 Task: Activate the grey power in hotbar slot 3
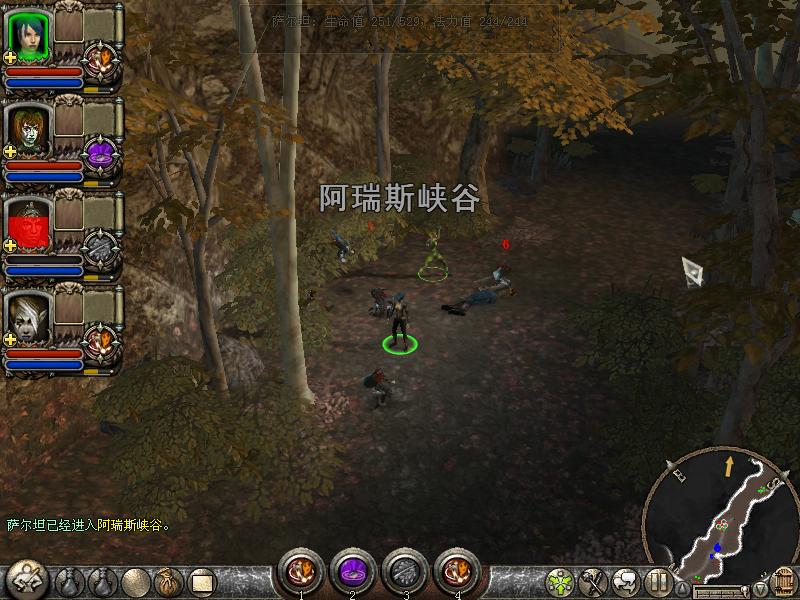(404, 571)
